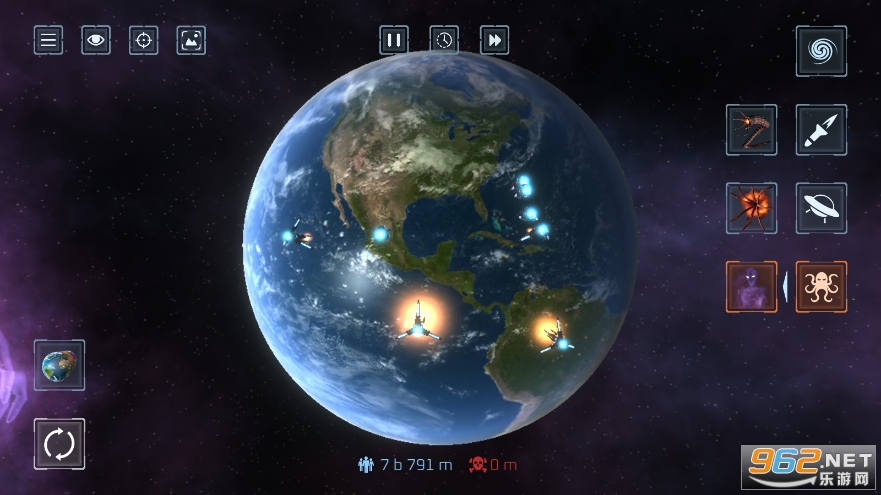Activate the crosshair target button

click(x=144, y=40)
